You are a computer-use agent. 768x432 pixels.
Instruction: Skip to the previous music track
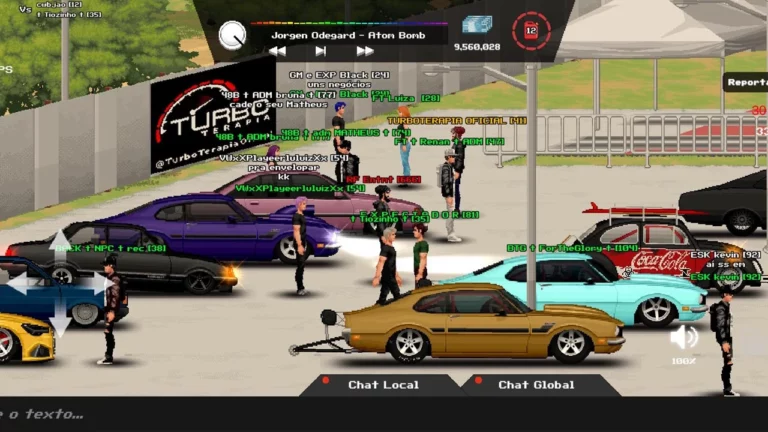pos(277,51)
